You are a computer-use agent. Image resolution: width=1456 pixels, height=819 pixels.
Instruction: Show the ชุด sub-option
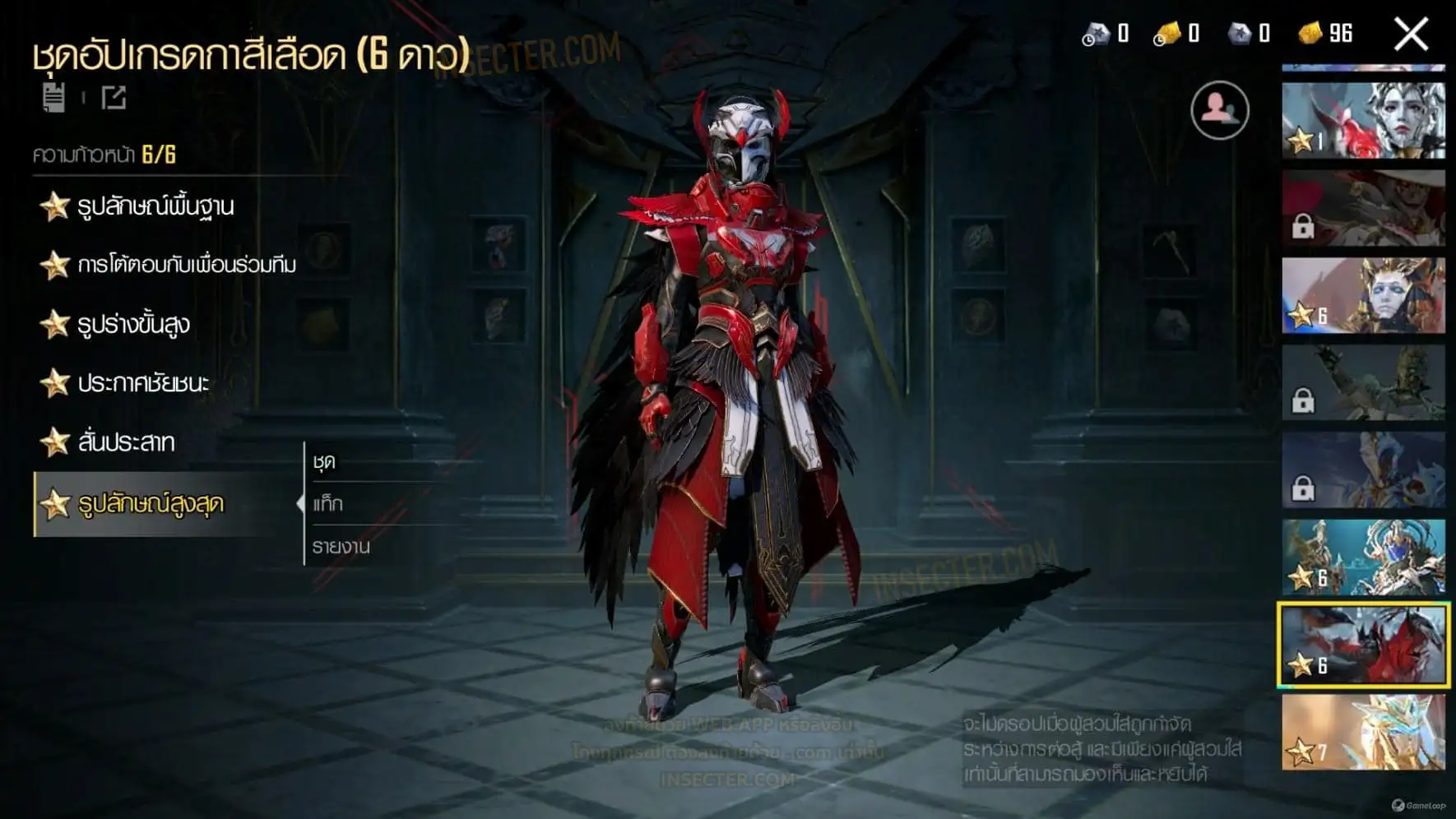(x=324, y=462)
